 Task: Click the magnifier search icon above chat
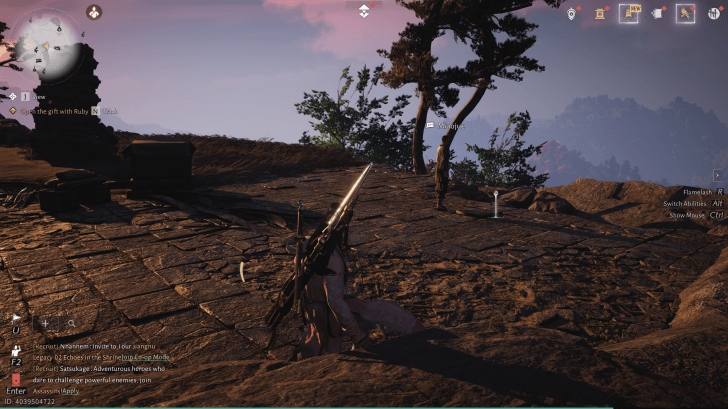point(71,323)
